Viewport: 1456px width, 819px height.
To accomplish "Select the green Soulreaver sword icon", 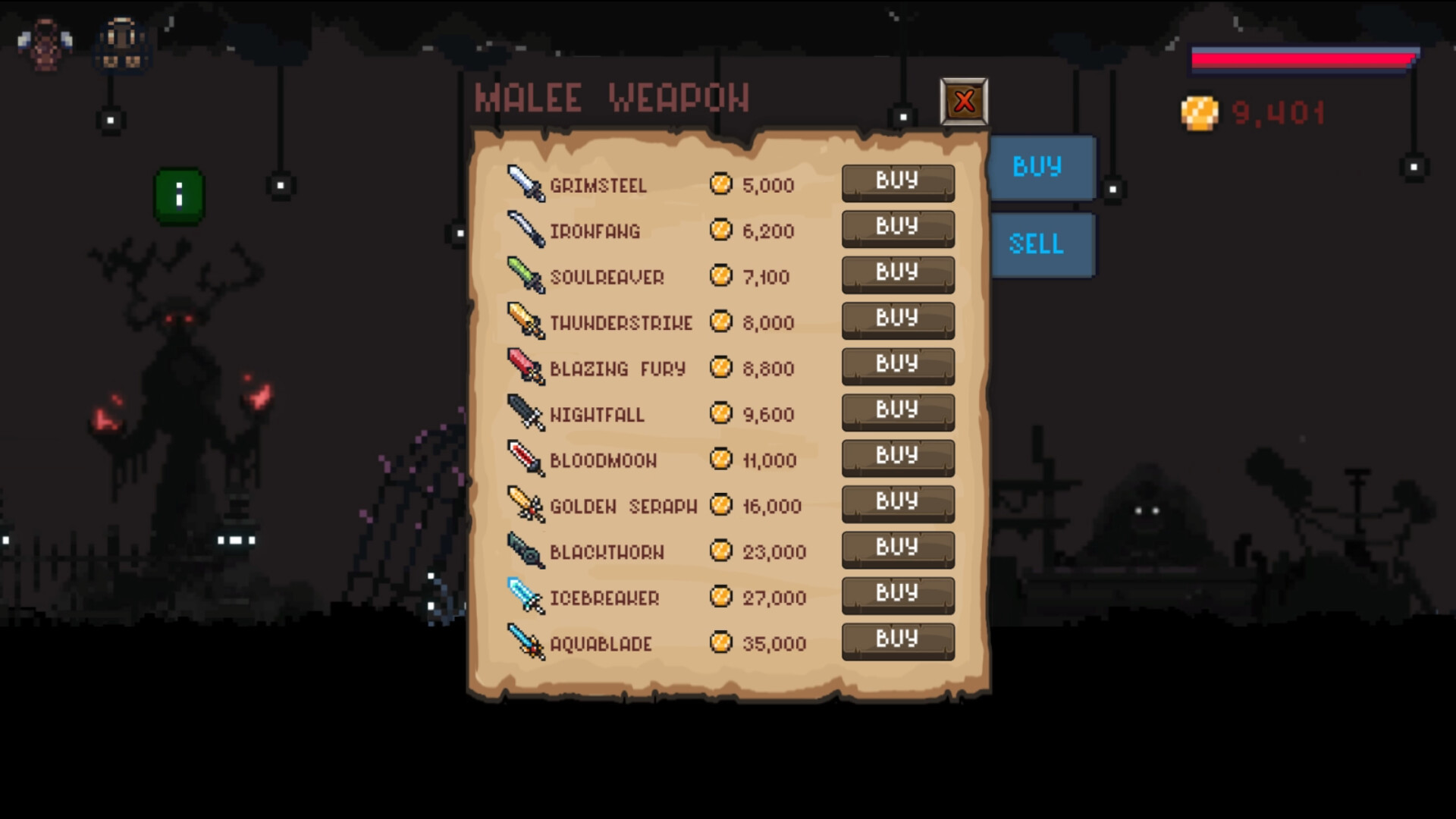I will pyautogui.click(x=525, y=276).
